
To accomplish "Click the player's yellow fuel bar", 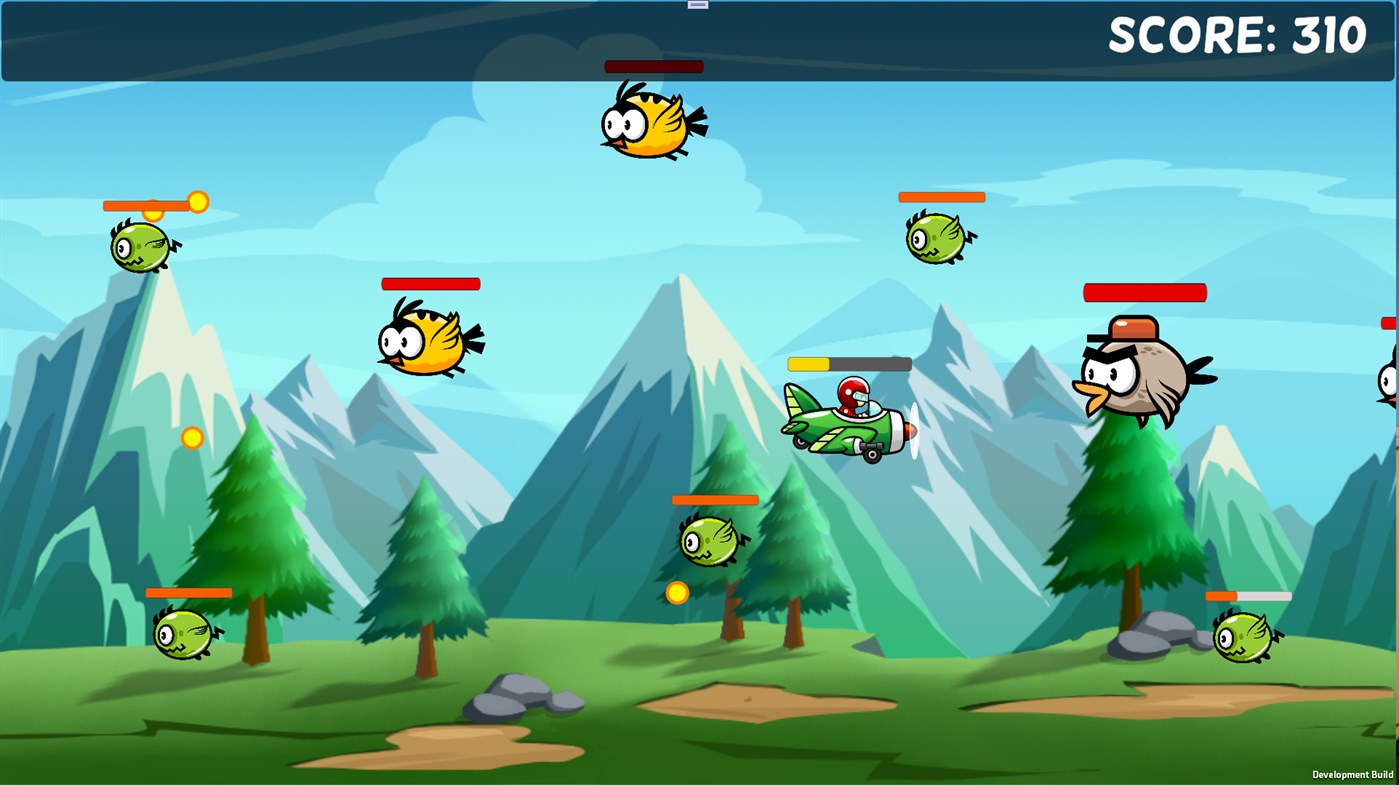I will coord(810,362).
